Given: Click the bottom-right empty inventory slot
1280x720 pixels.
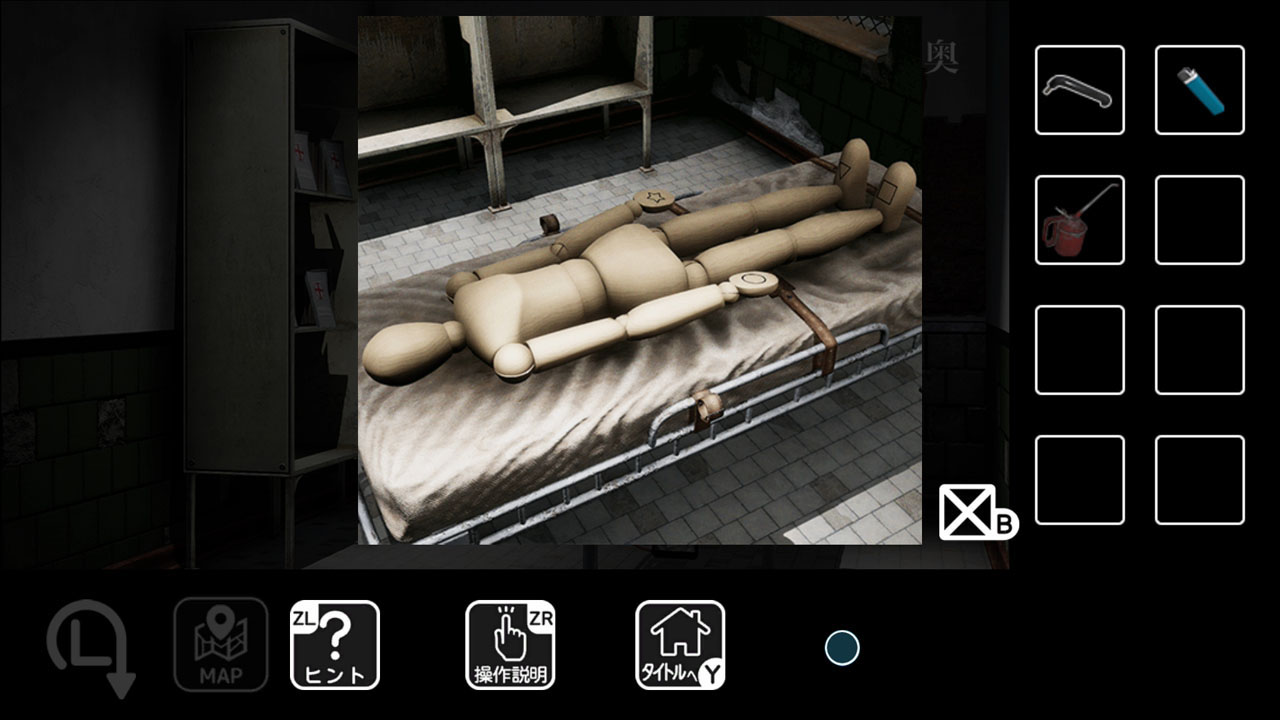Looking at the screenshot, I should (1199, 481).
